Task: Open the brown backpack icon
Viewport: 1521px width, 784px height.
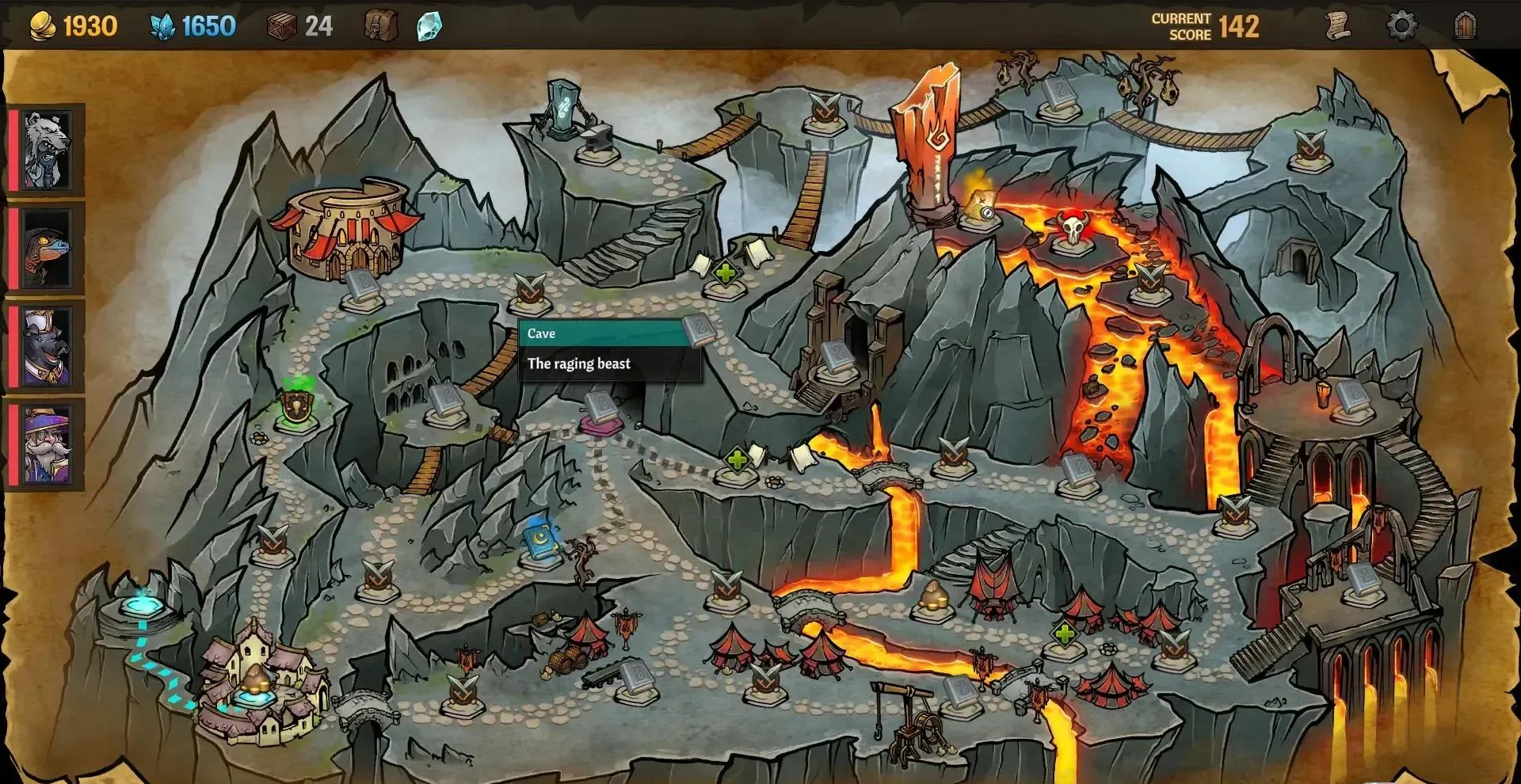Action: [x=380, y=25]
